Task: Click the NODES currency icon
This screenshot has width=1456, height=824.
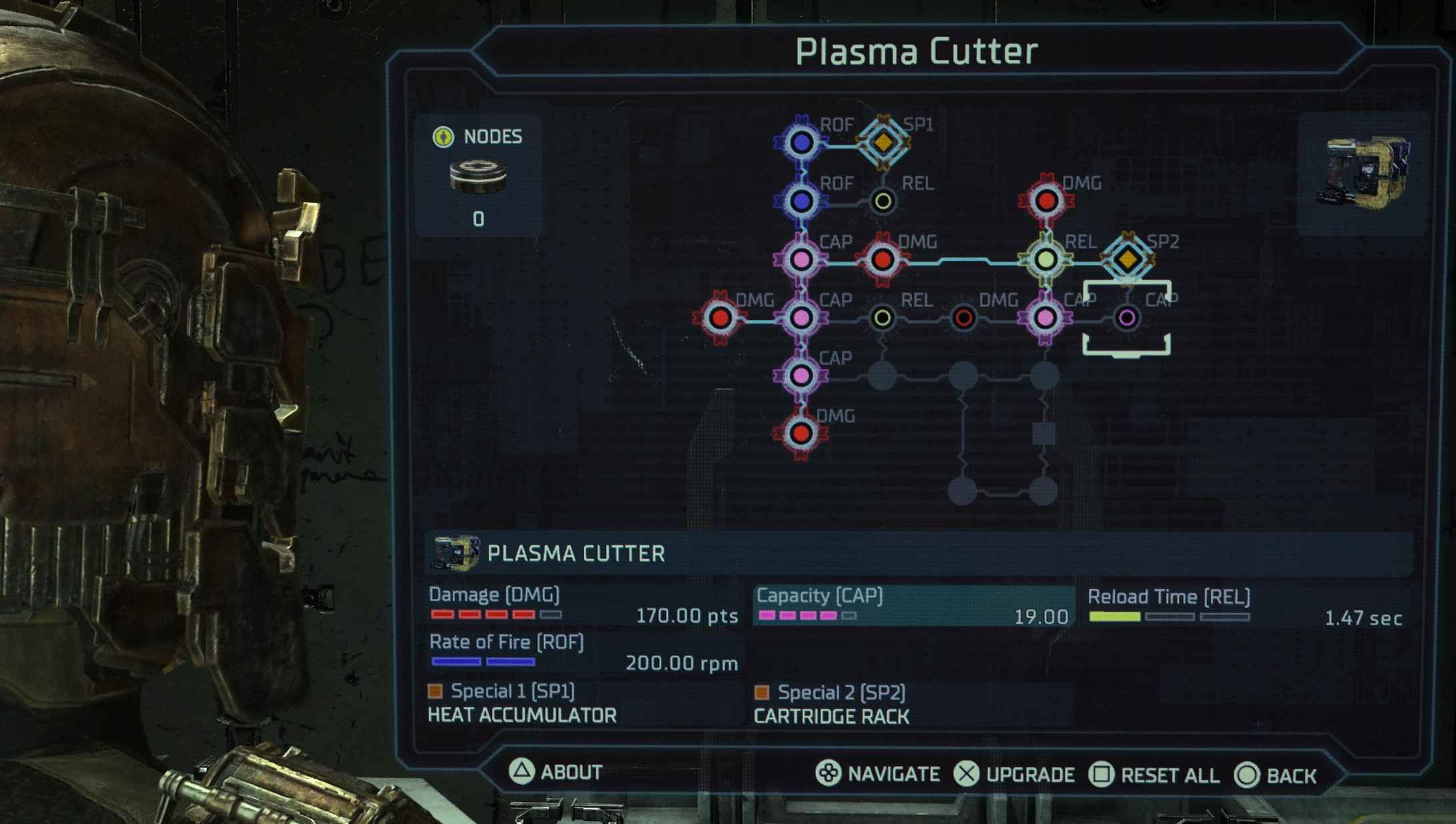Action: [x=444, y=137]
